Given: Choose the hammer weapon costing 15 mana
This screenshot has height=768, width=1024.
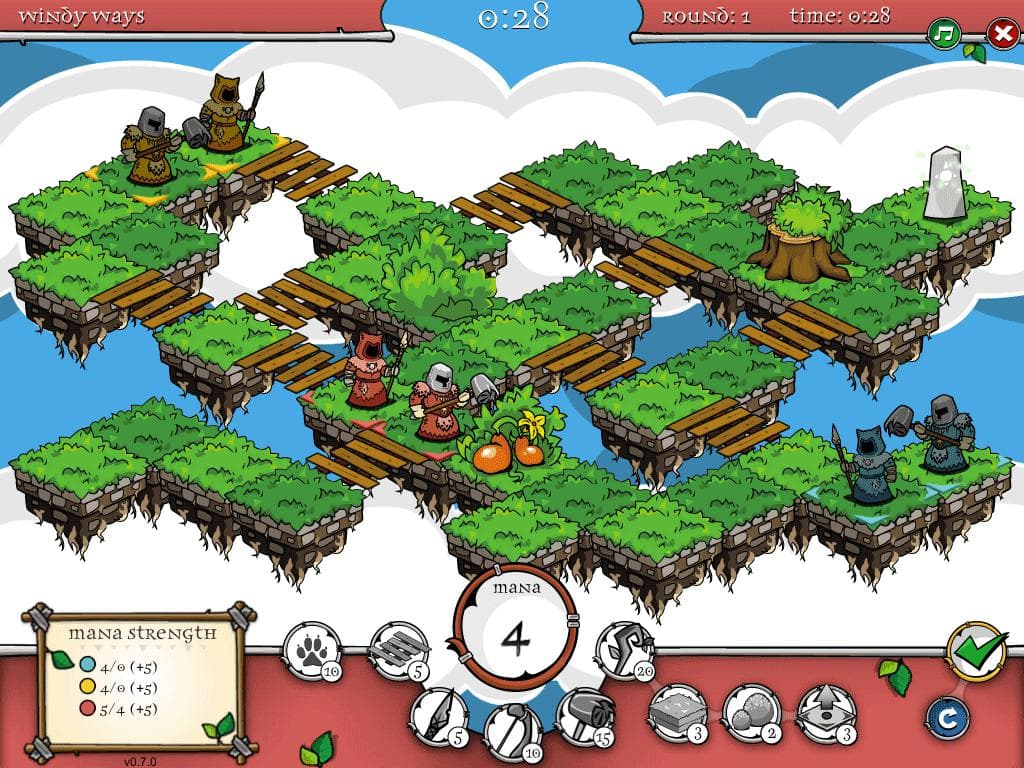Looking at the screenshot, I should pyautogui.click(x=584, y=716).
